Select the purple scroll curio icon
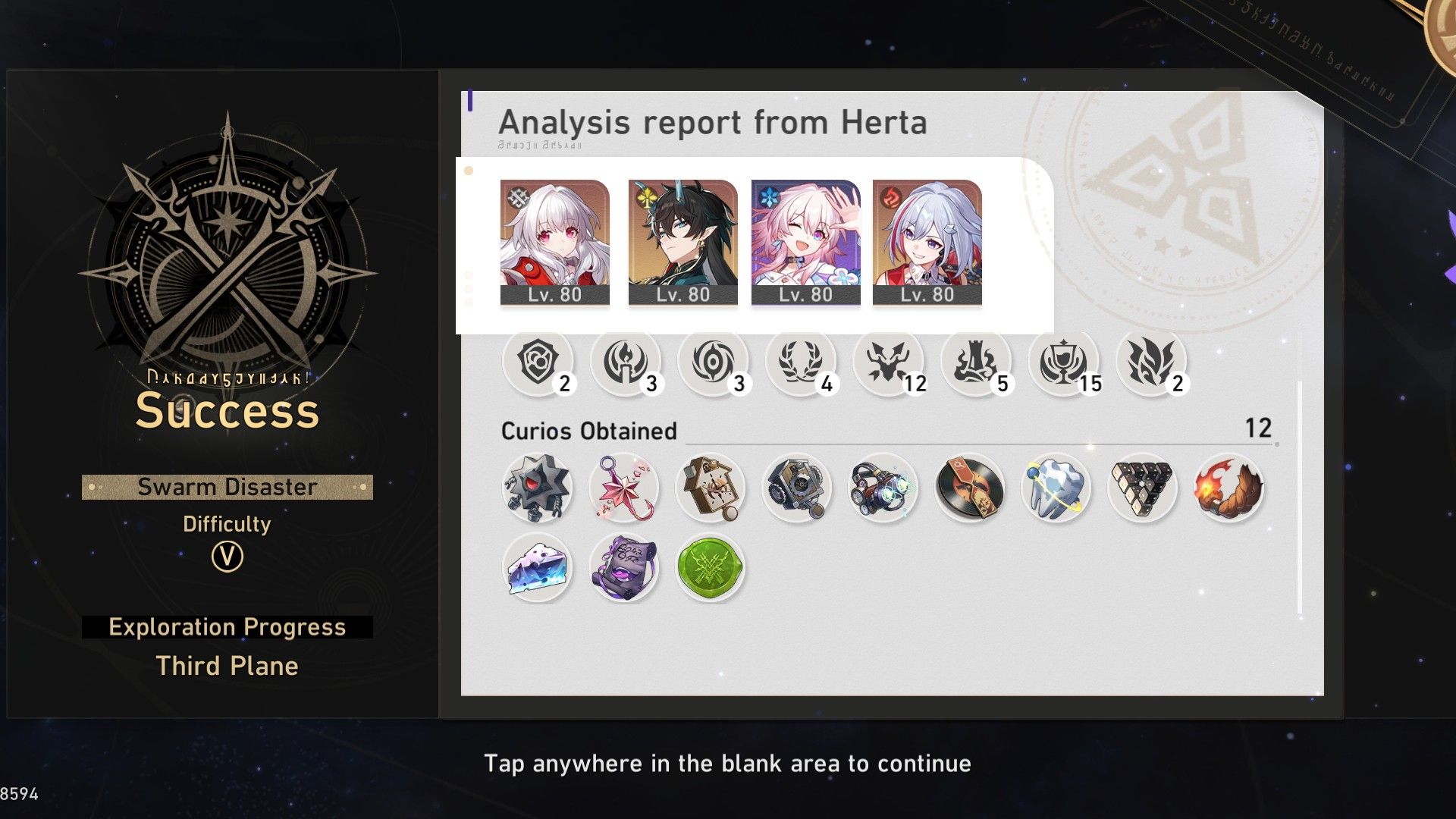This screenshot has width=1456, height=819. pyautogui.click(x=625, y=567)
